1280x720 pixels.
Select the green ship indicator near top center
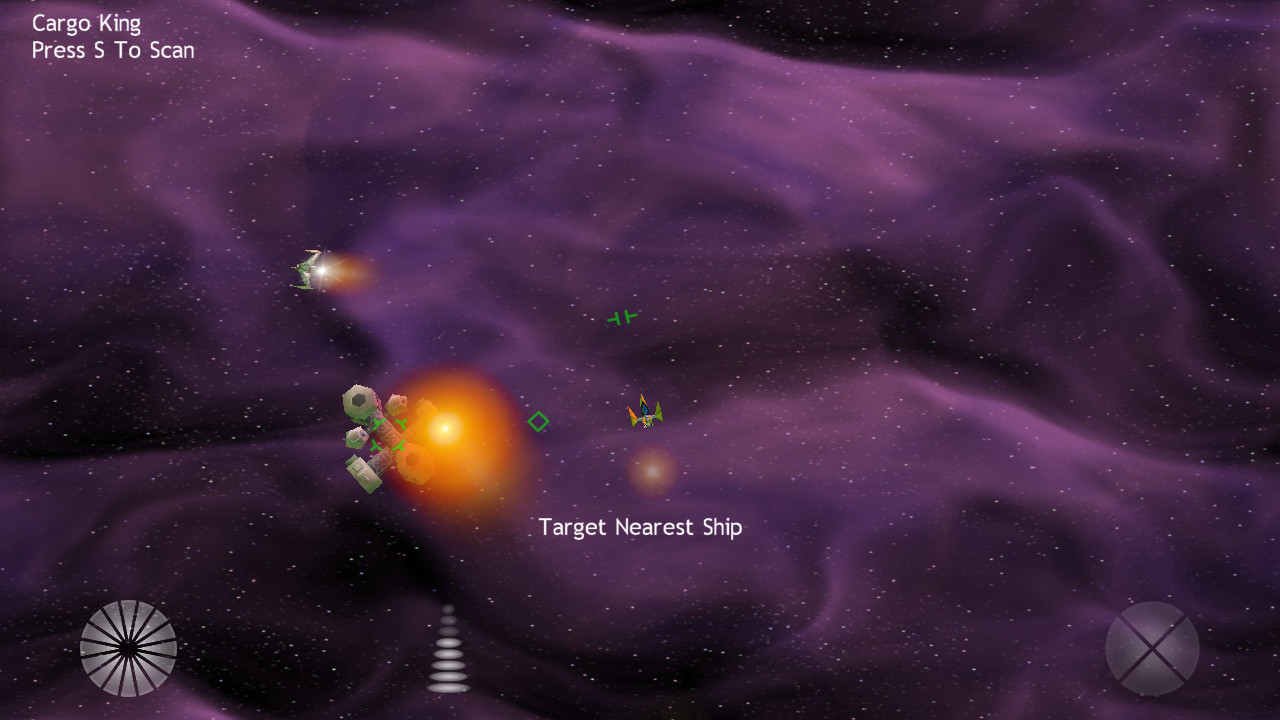[620, 318]
